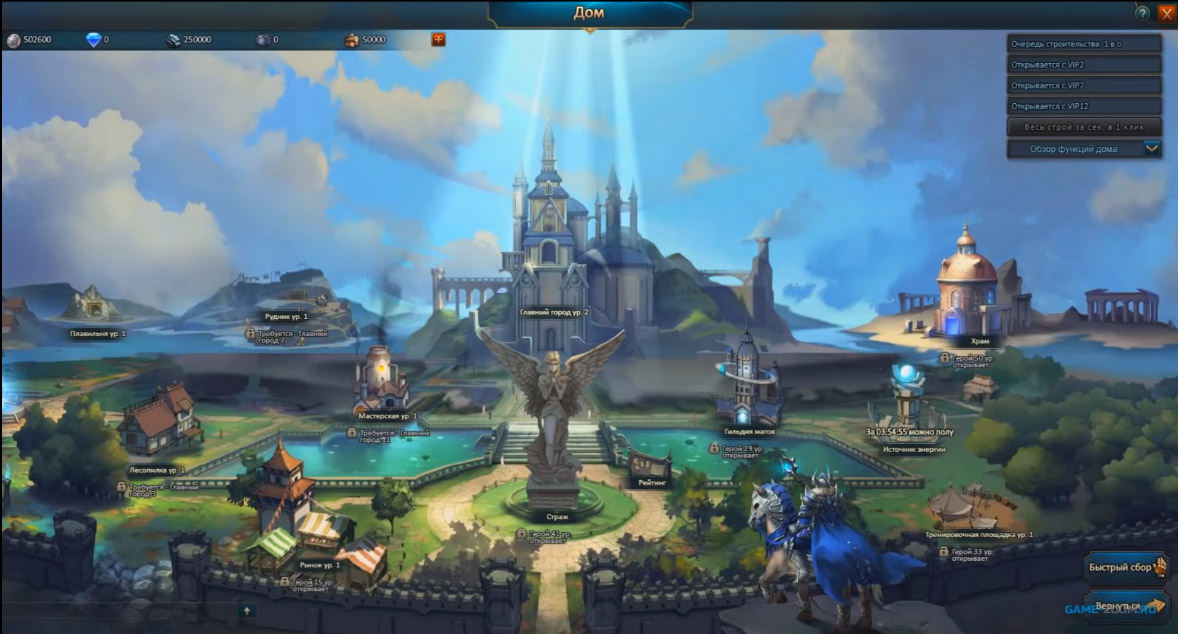
Task: Click the Открывается с VIP7 slot
Action: (x=1084, y=85)
